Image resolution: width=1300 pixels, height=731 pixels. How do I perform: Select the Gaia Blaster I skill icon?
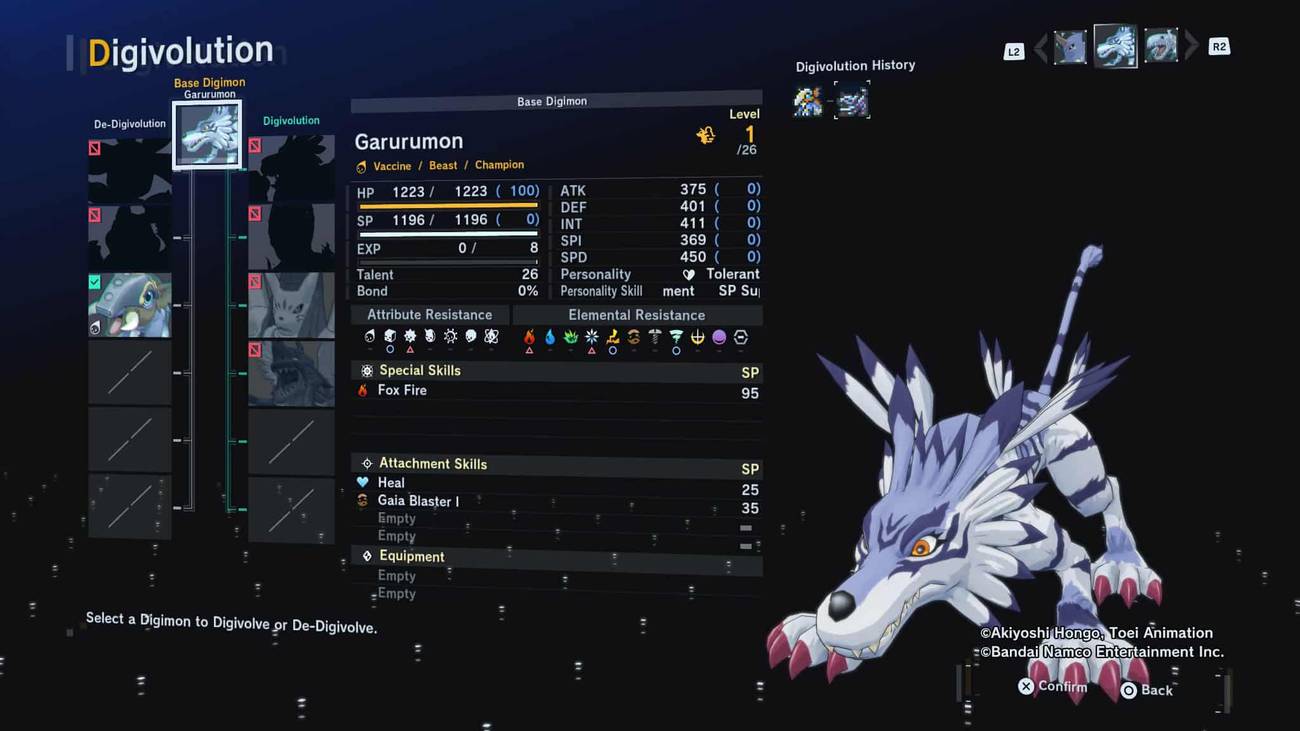(x=363, y=501)
